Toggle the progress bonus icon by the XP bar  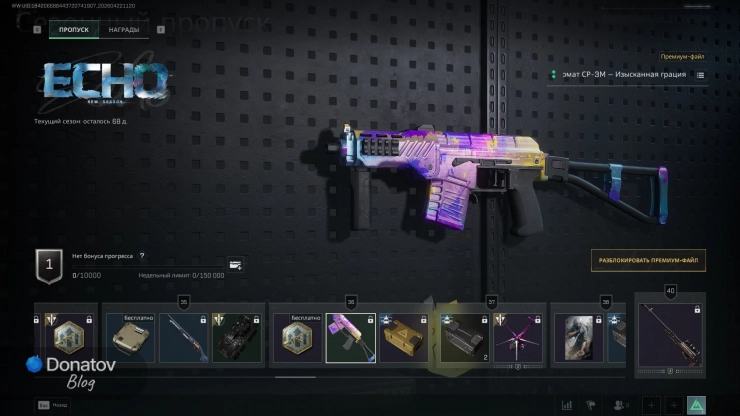tap(235, 265)
